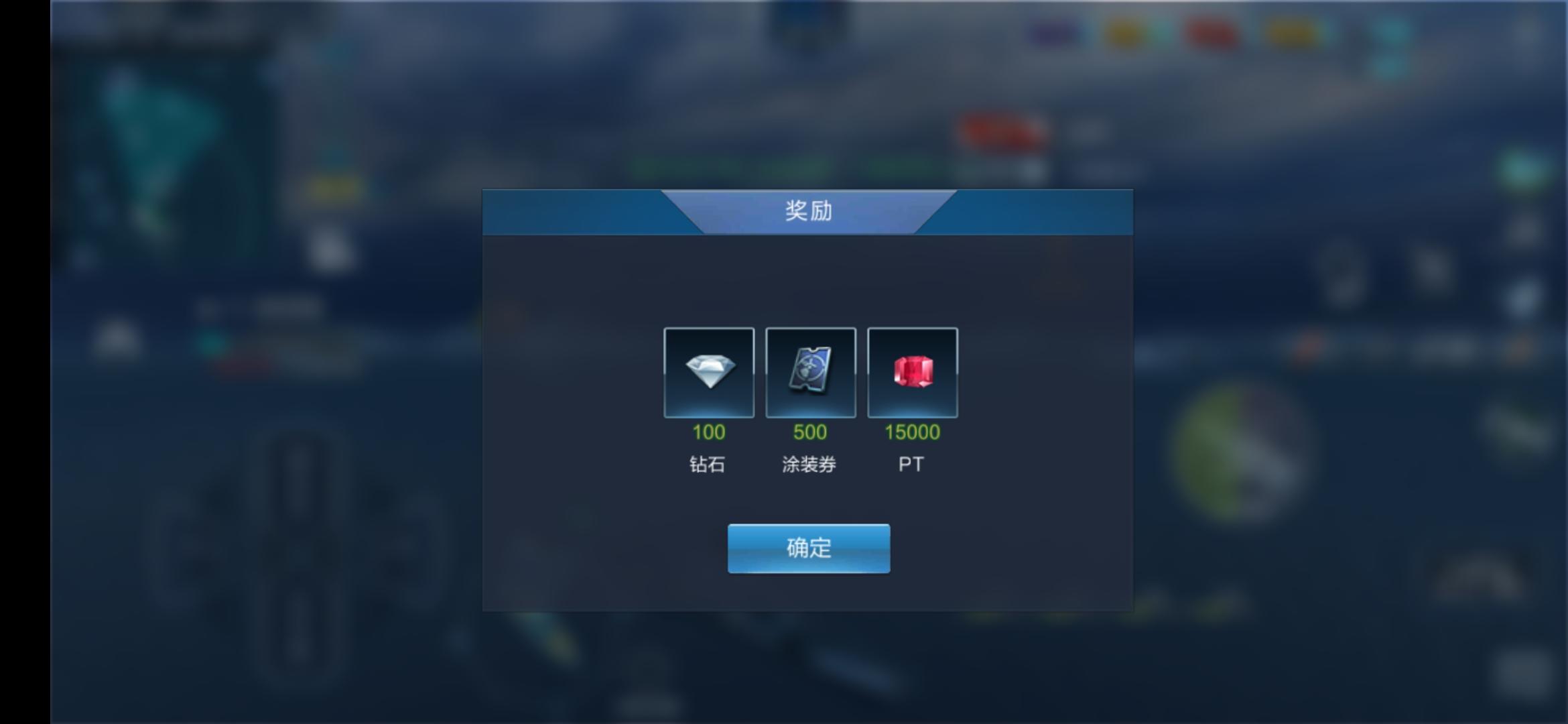Viewport: 1568px width, 724px height.
Task: Open the PT reward item card
Action: (913, 373)
